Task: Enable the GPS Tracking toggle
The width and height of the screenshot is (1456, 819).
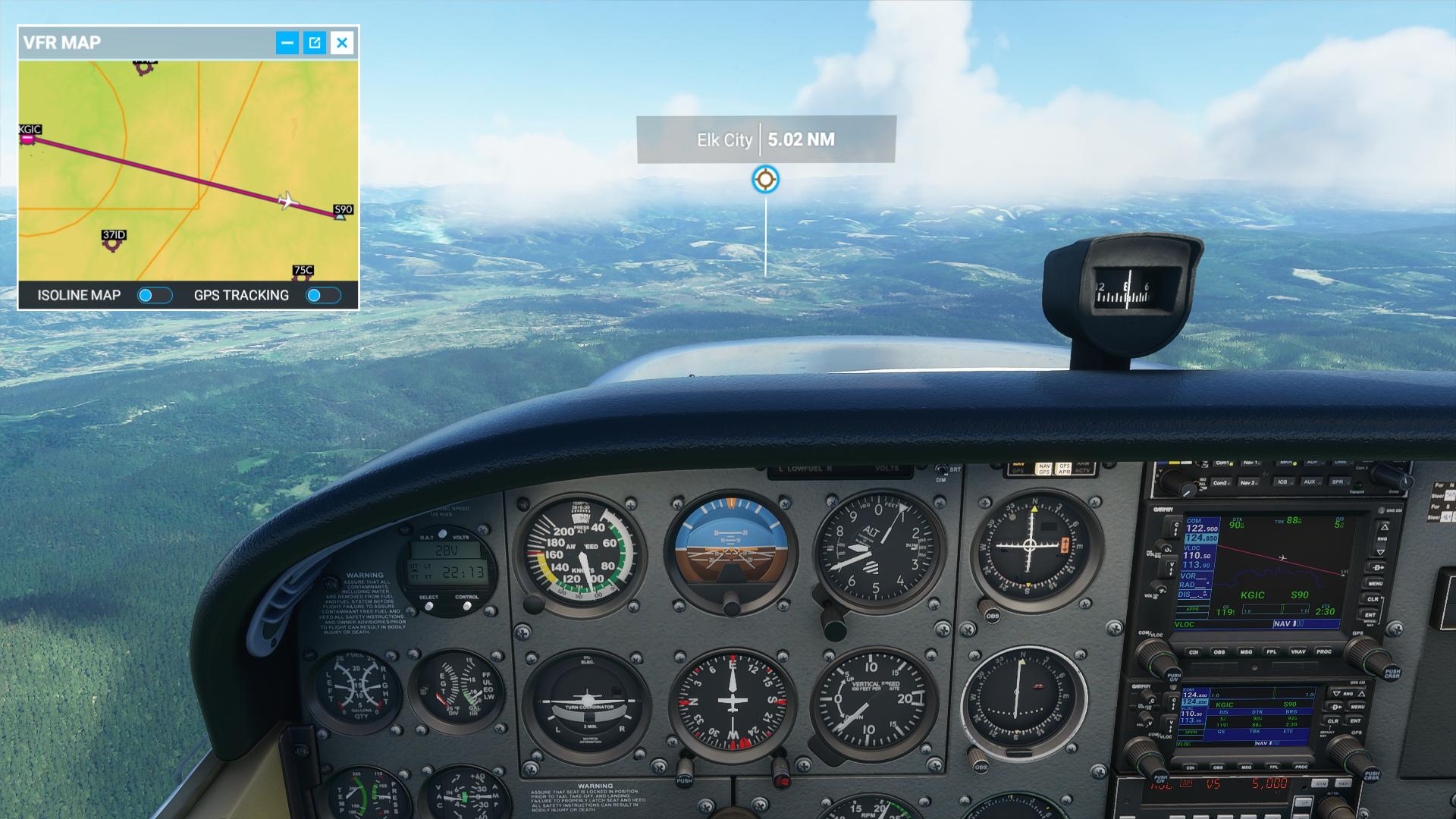Action: click(x=323, y=296)
